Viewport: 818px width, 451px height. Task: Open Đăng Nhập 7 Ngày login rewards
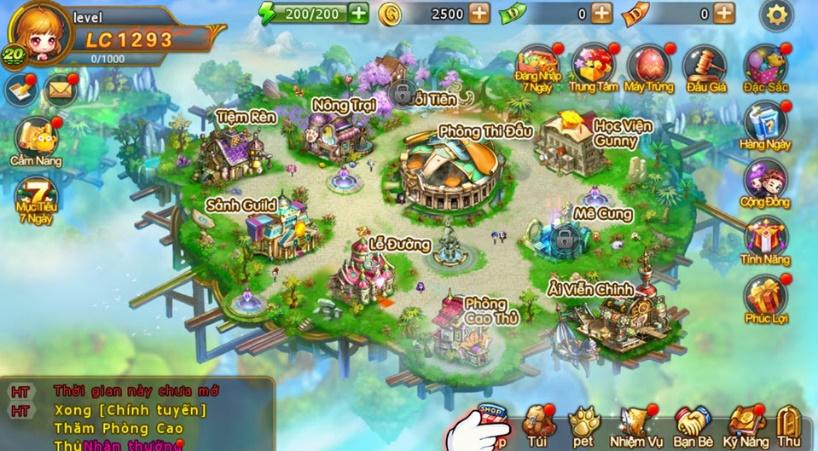(x=537, y=67)
